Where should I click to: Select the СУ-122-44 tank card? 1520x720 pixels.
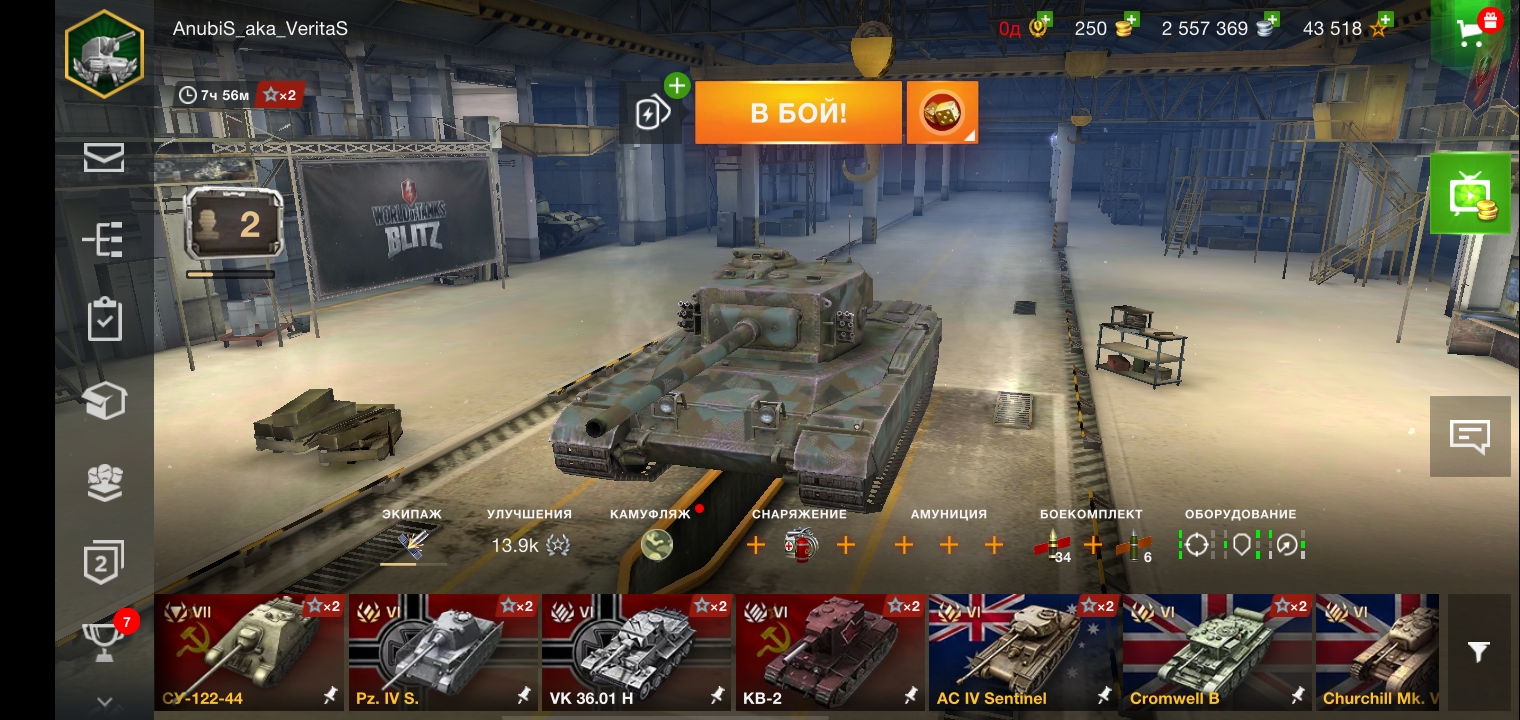pos(249,652)
